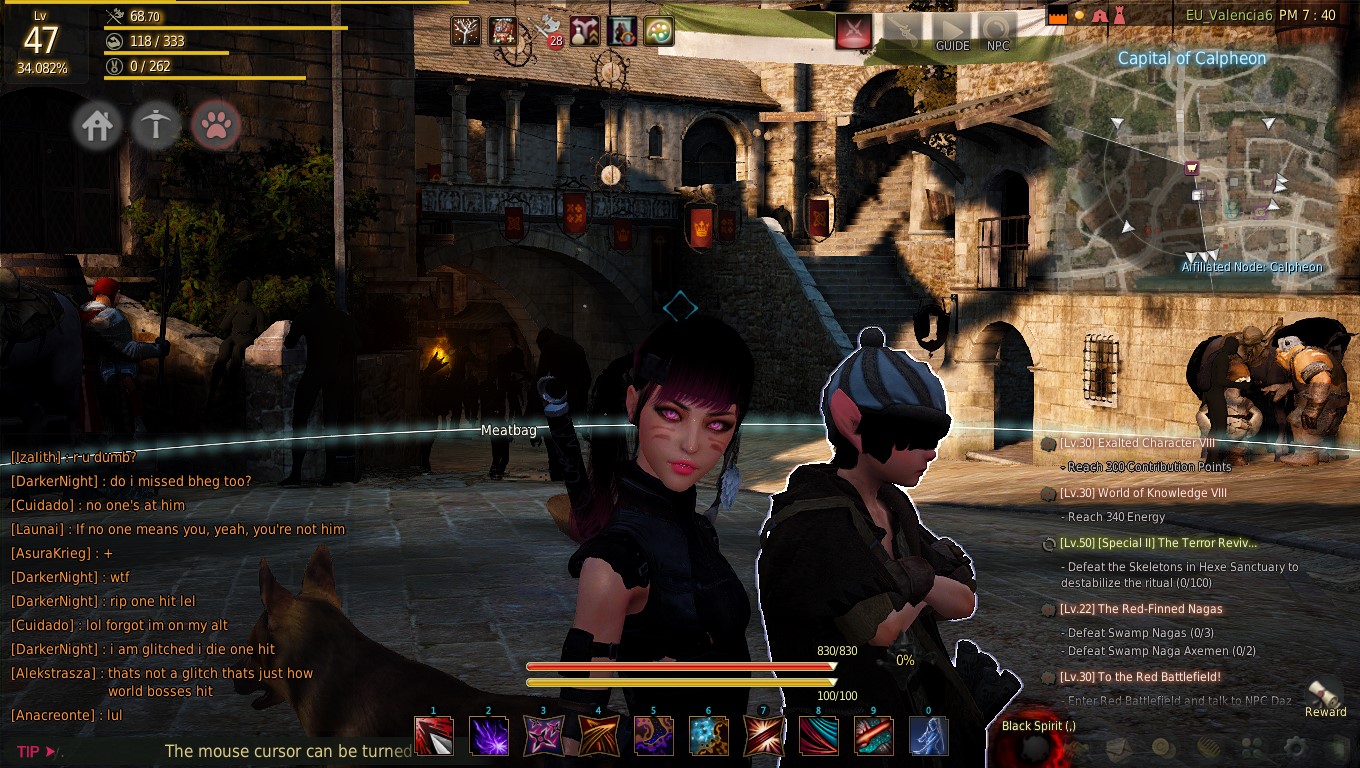This screenshot has width=1360, height=768.
Task: Click the NPC finder button
Action: [x=997, y=33]
